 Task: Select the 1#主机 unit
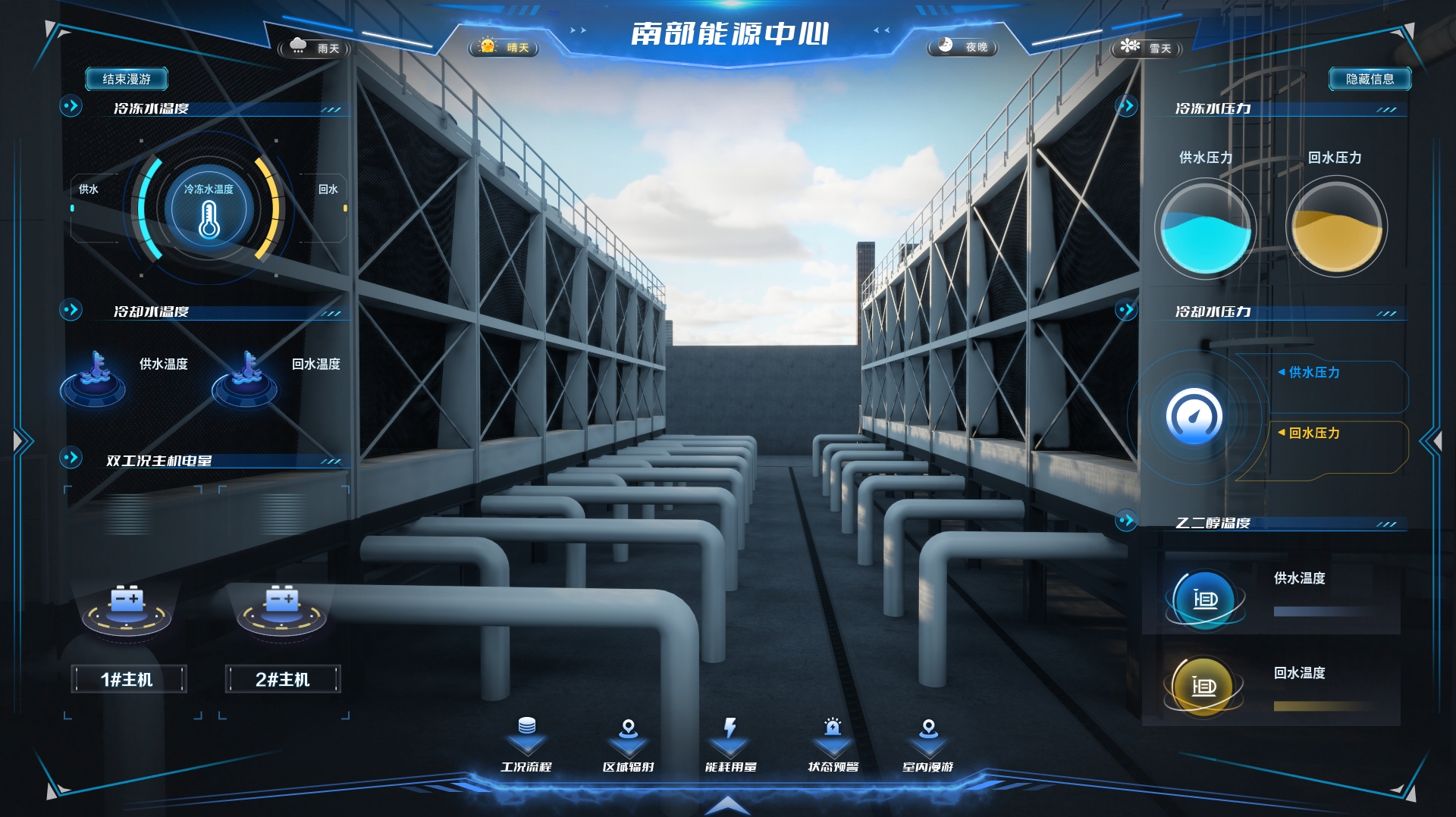[x=127, y=679]
